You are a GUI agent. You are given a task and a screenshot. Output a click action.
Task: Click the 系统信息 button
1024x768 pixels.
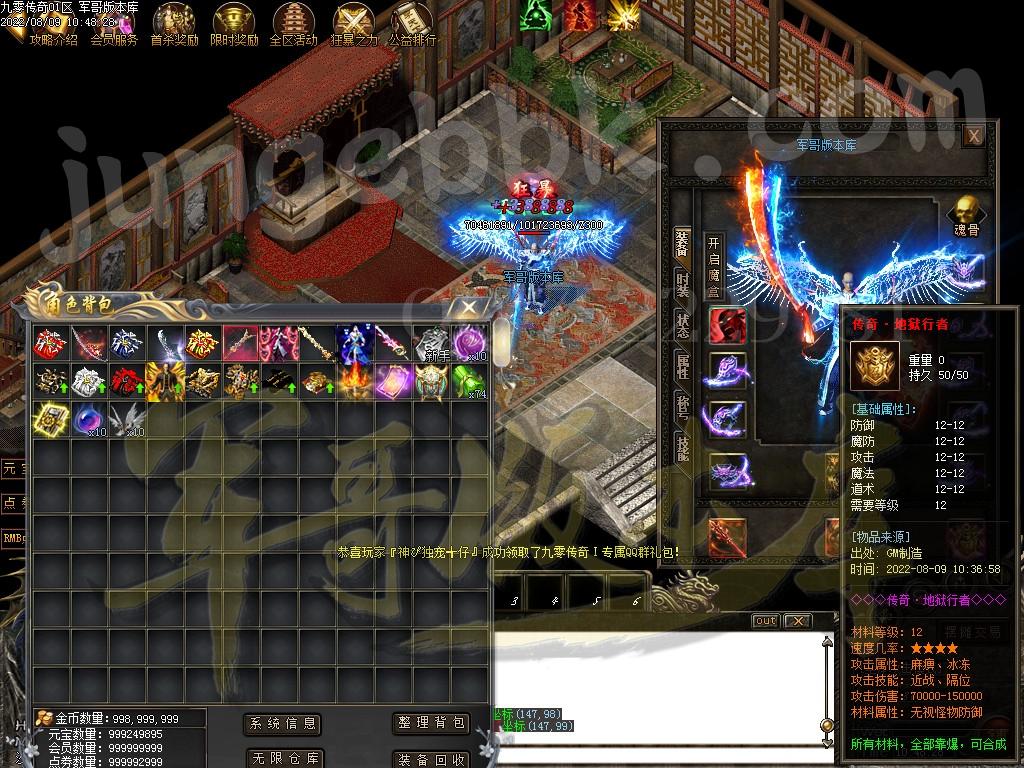[x=283, y=723]
